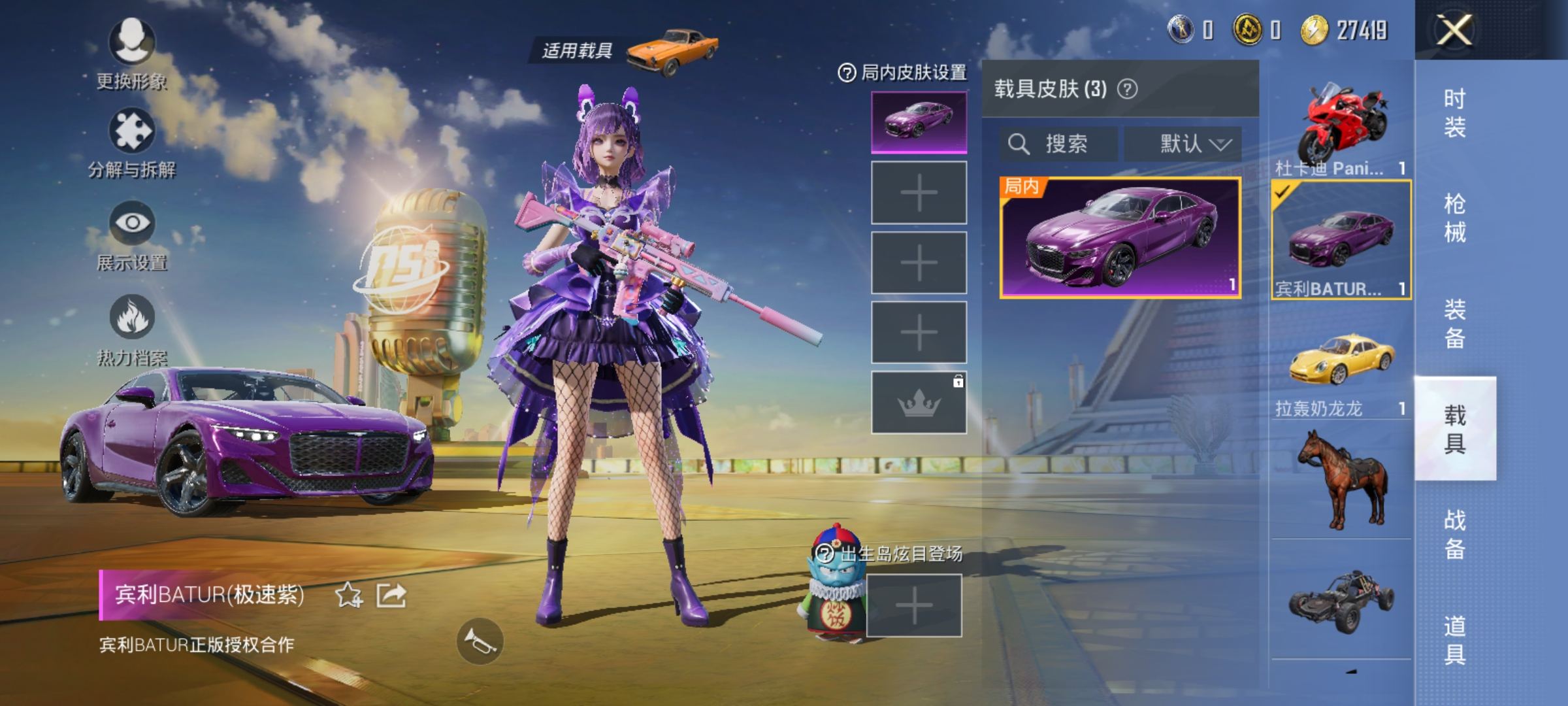The image size is (1568, 706).
Task: Open 分解与拆解 dismantle option
Action: 132,132
